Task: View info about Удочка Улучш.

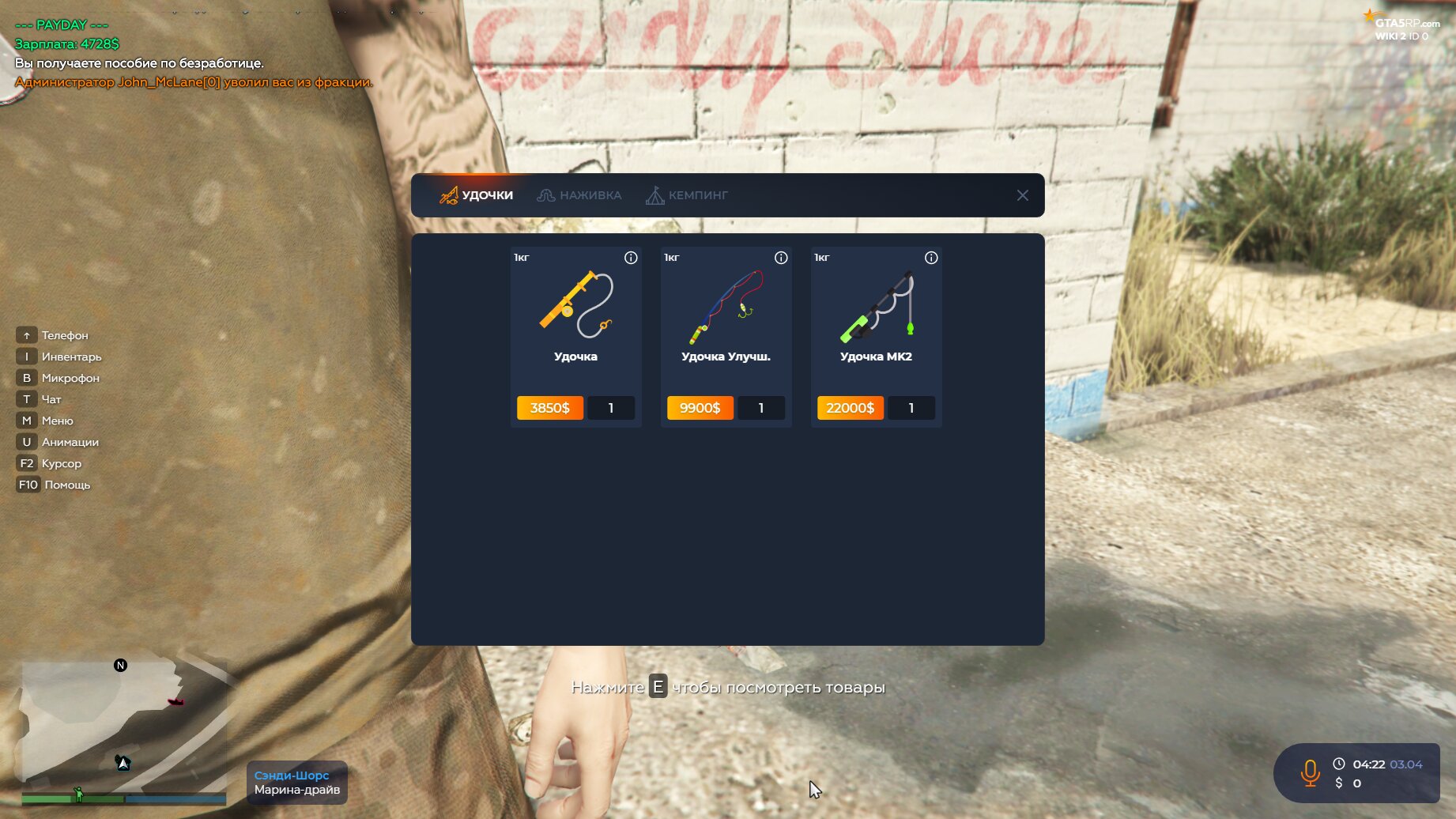Action: [x=781, y=258]
